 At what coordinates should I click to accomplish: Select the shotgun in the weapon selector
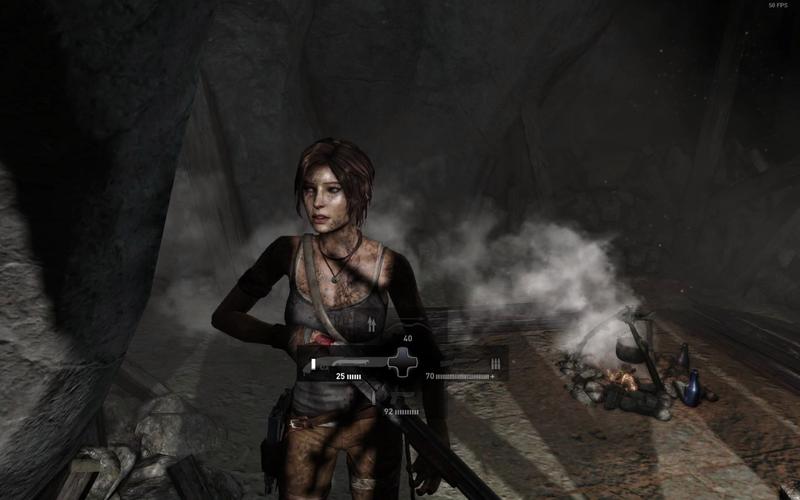[345, 362]
